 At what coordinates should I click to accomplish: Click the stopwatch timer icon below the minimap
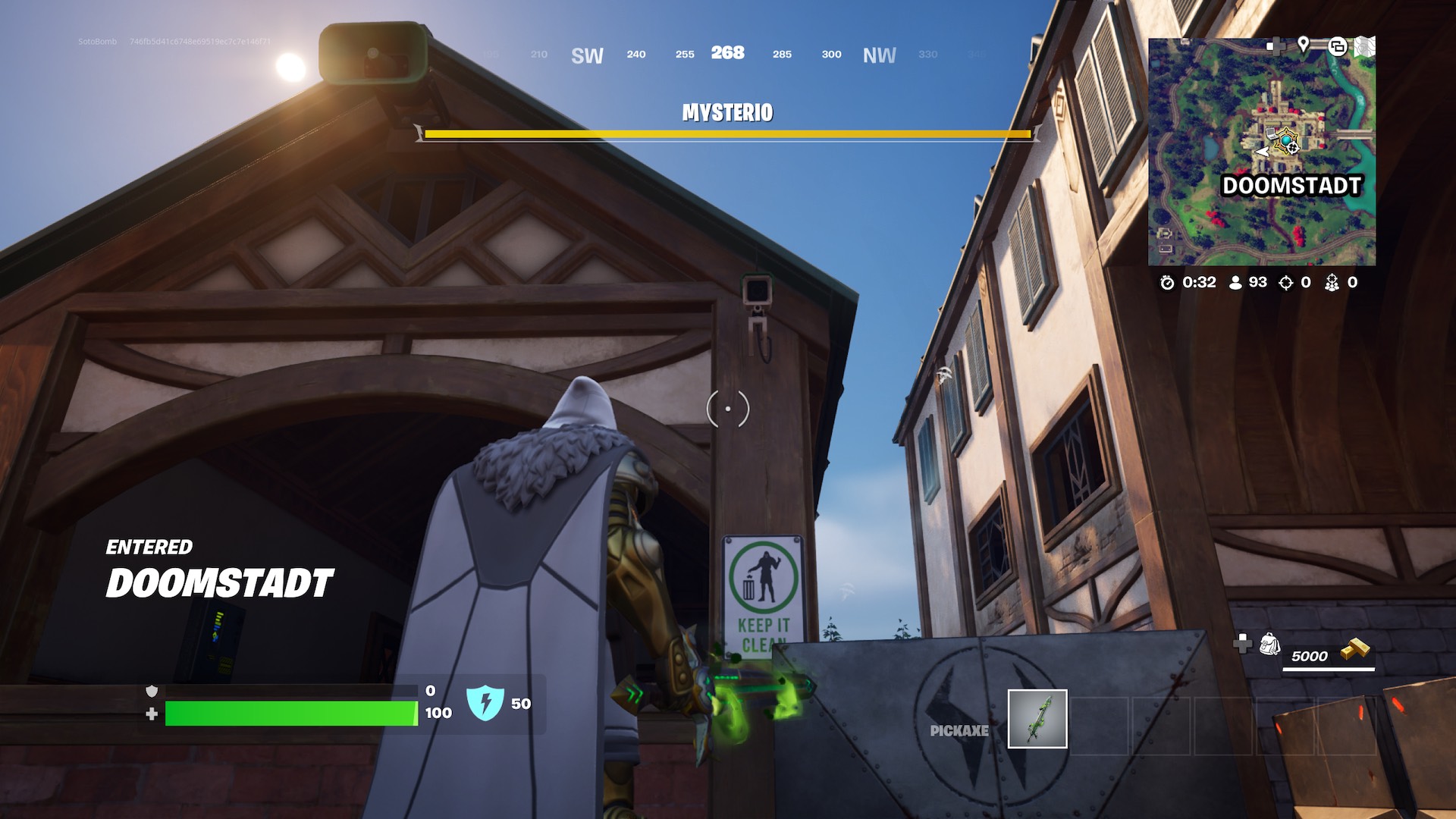point(1168,283)
